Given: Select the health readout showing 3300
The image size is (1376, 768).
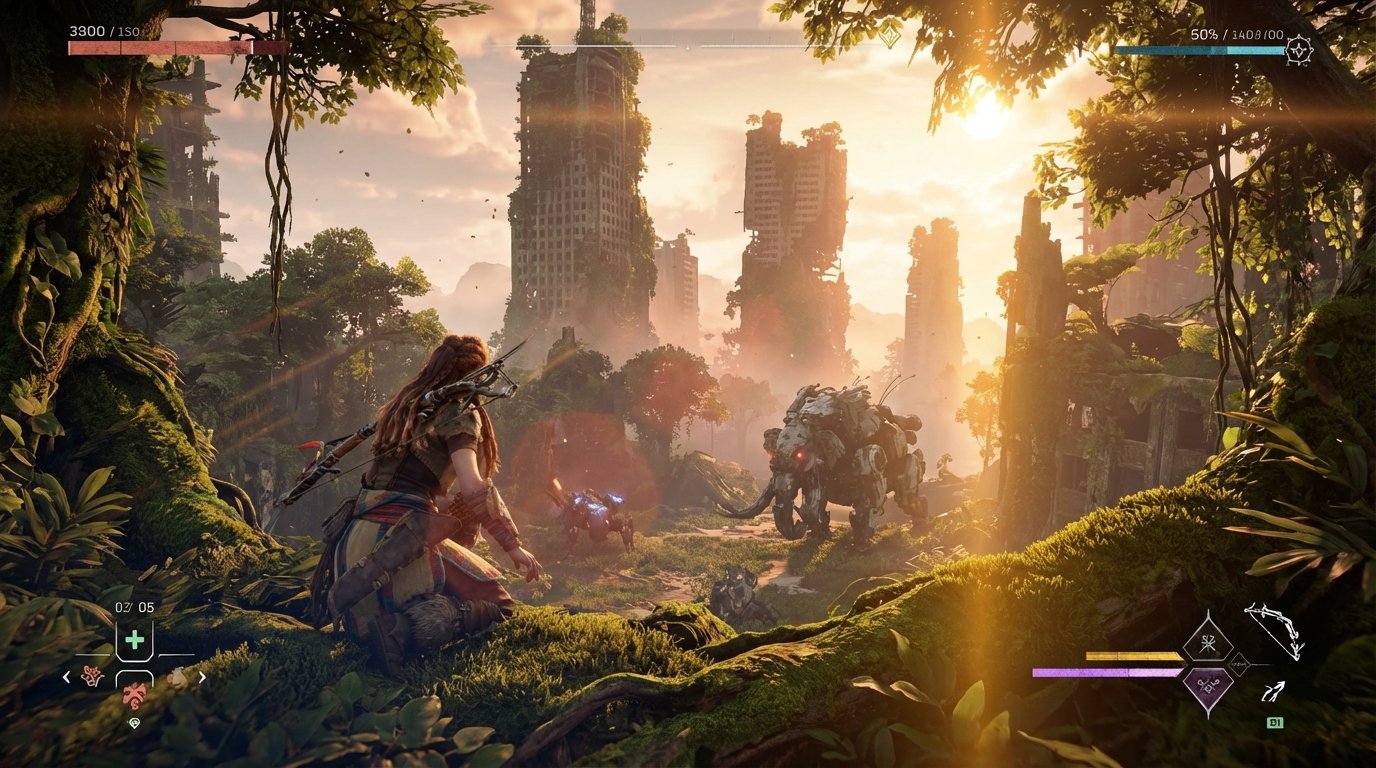Looking at the screenshot, I should [85, 31].
